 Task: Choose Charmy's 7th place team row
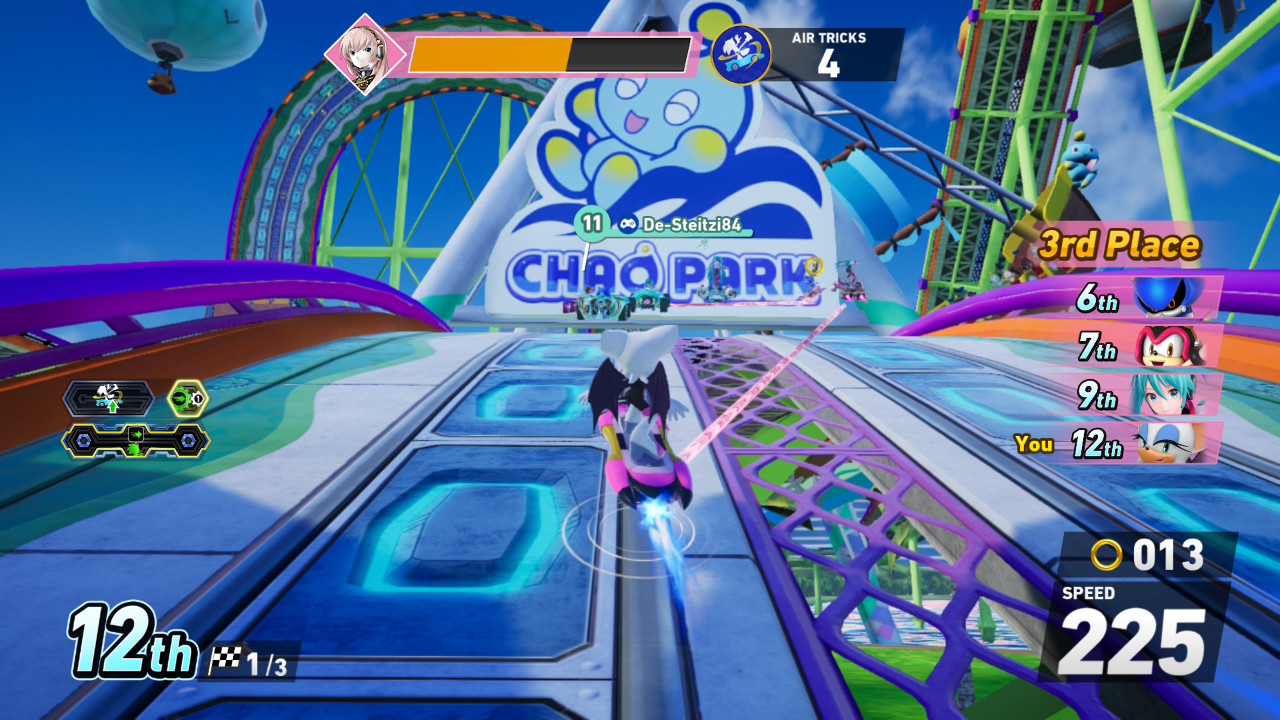(x=1149, y=347)
